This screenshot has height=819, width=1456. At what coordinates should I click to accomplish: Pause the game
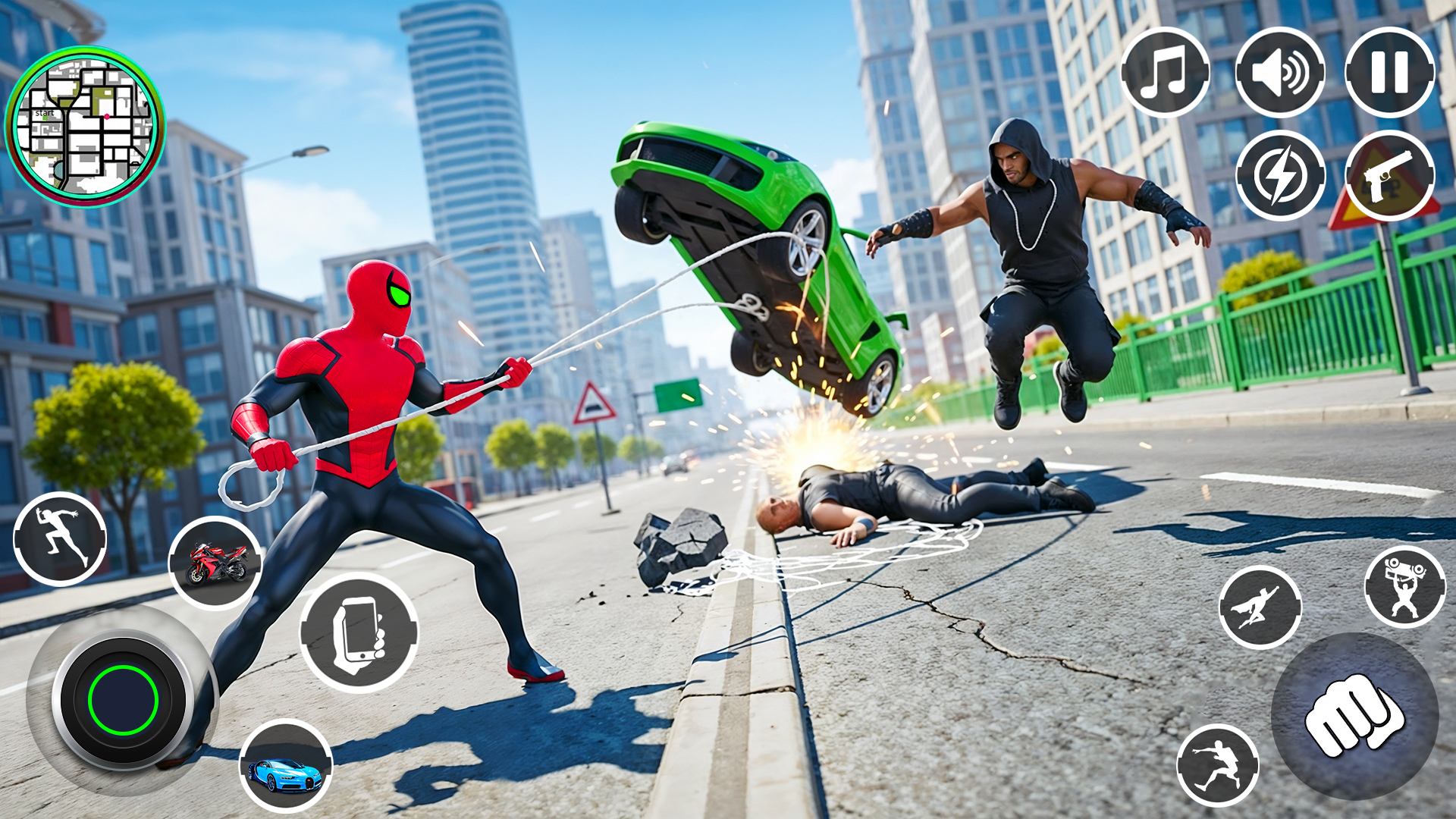tap(1389, 73)
